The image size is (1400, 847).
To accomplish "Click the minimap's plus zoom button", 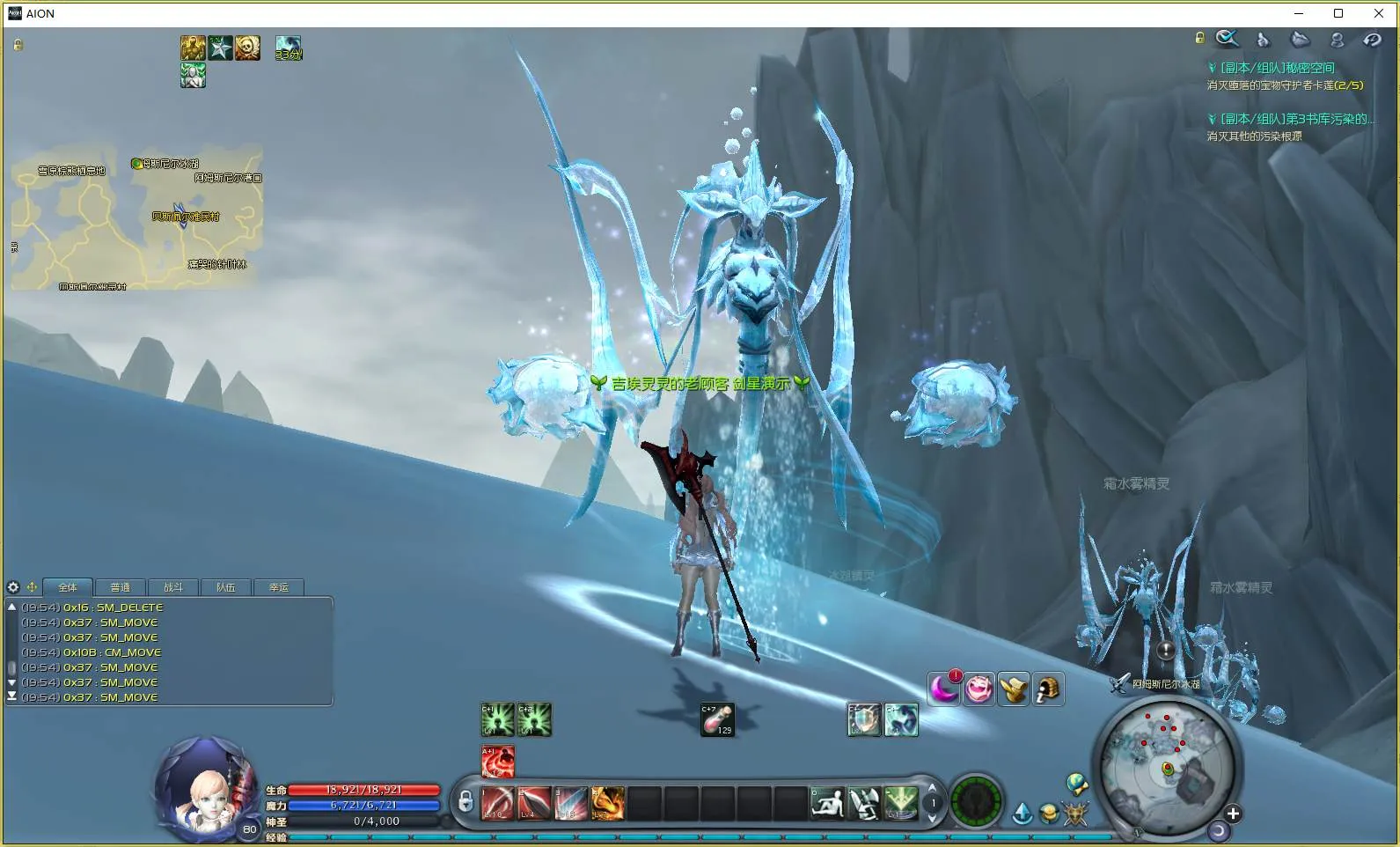I will coord(1233,814).
